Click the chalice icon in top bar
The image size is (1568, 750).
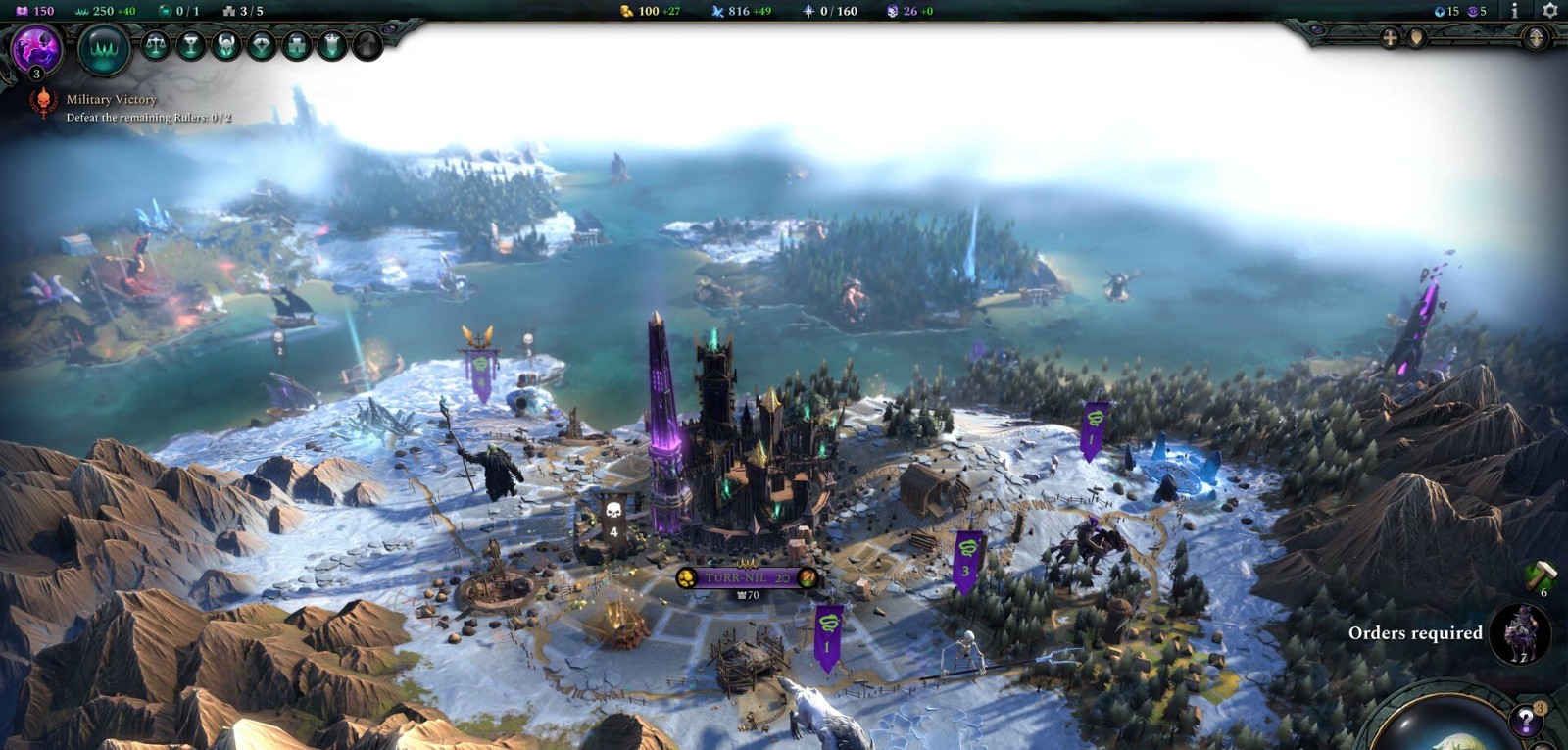coord(191,45)
